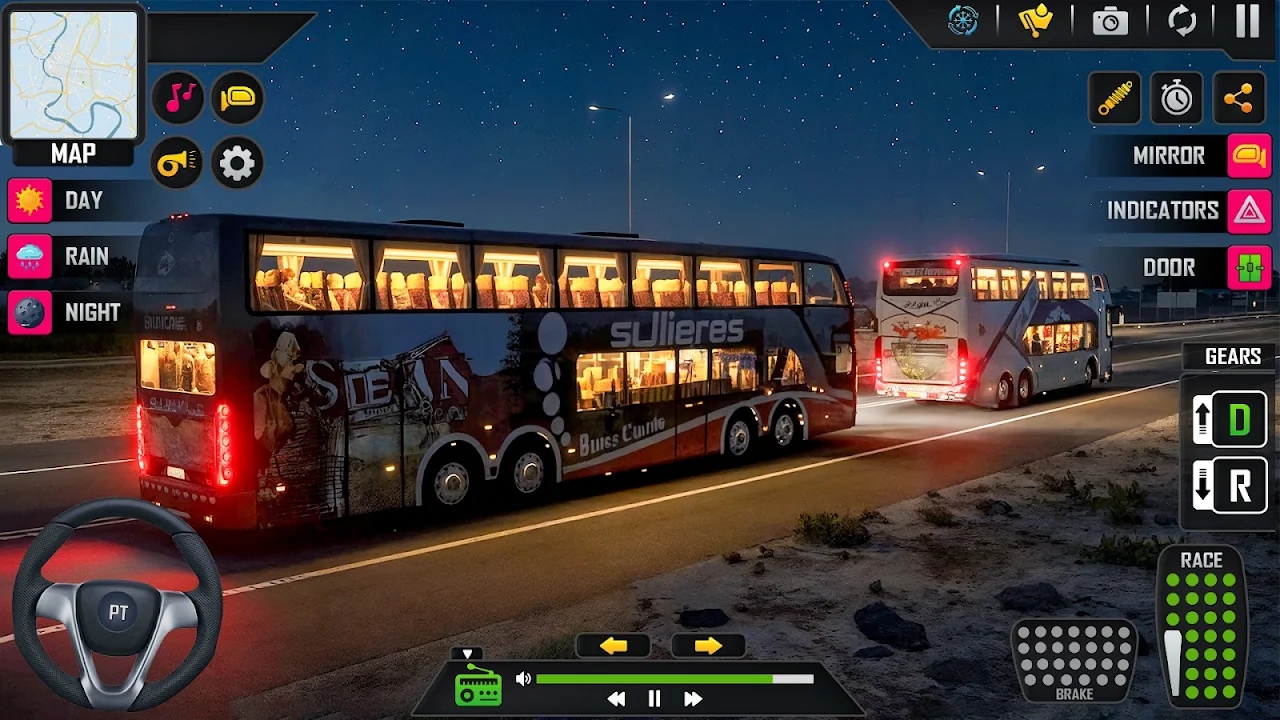Toggle the MIRROR button

pos(1249,156)
